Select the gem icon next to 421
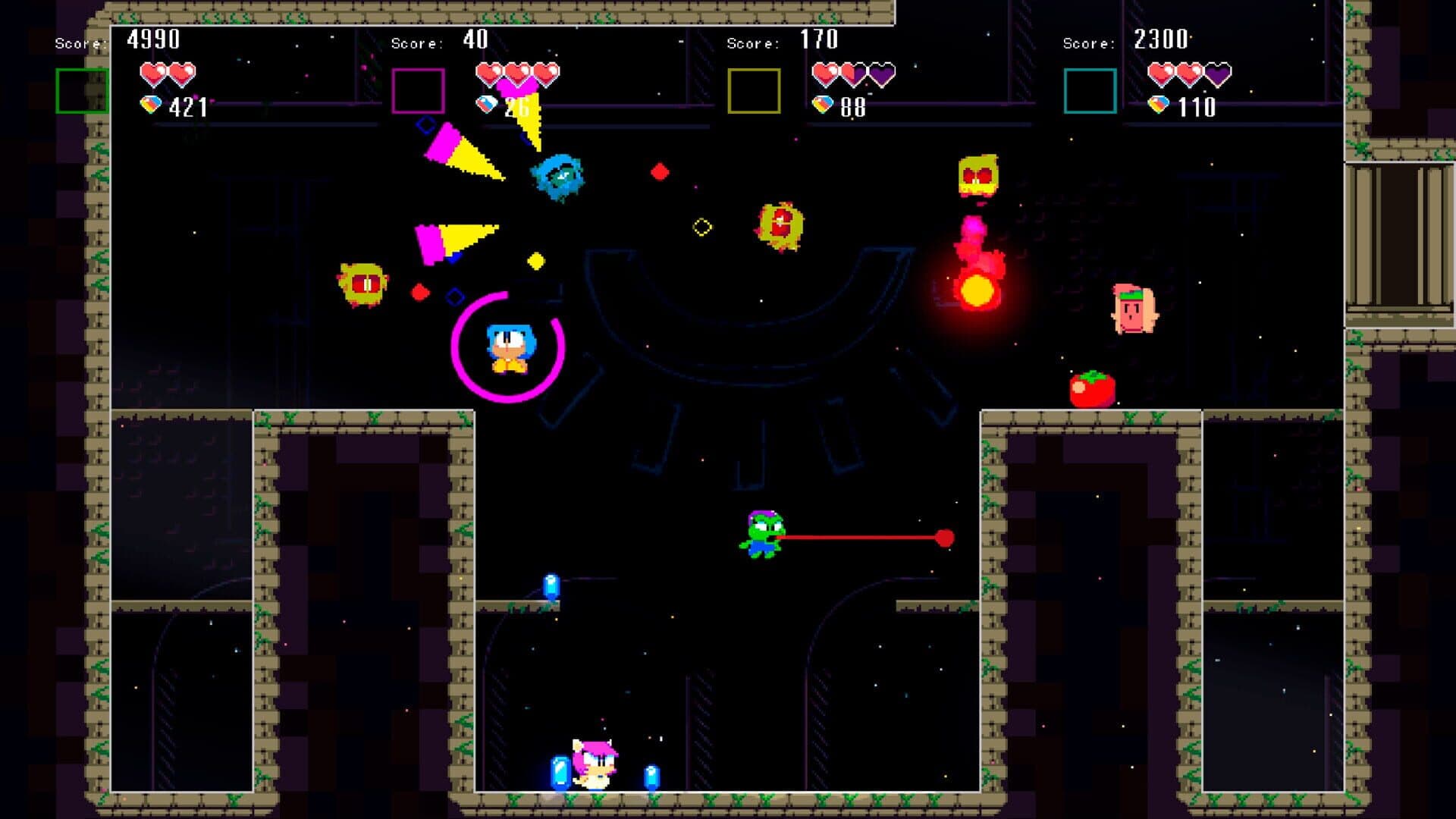This screenshot has width=1456, height=819. 151,105
